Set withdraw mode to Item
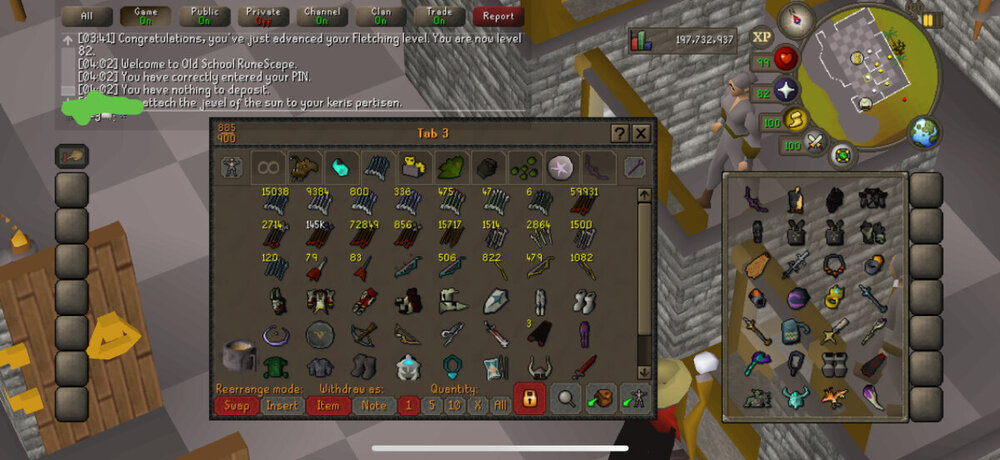 pyautogui.click(x=330, y=405)
